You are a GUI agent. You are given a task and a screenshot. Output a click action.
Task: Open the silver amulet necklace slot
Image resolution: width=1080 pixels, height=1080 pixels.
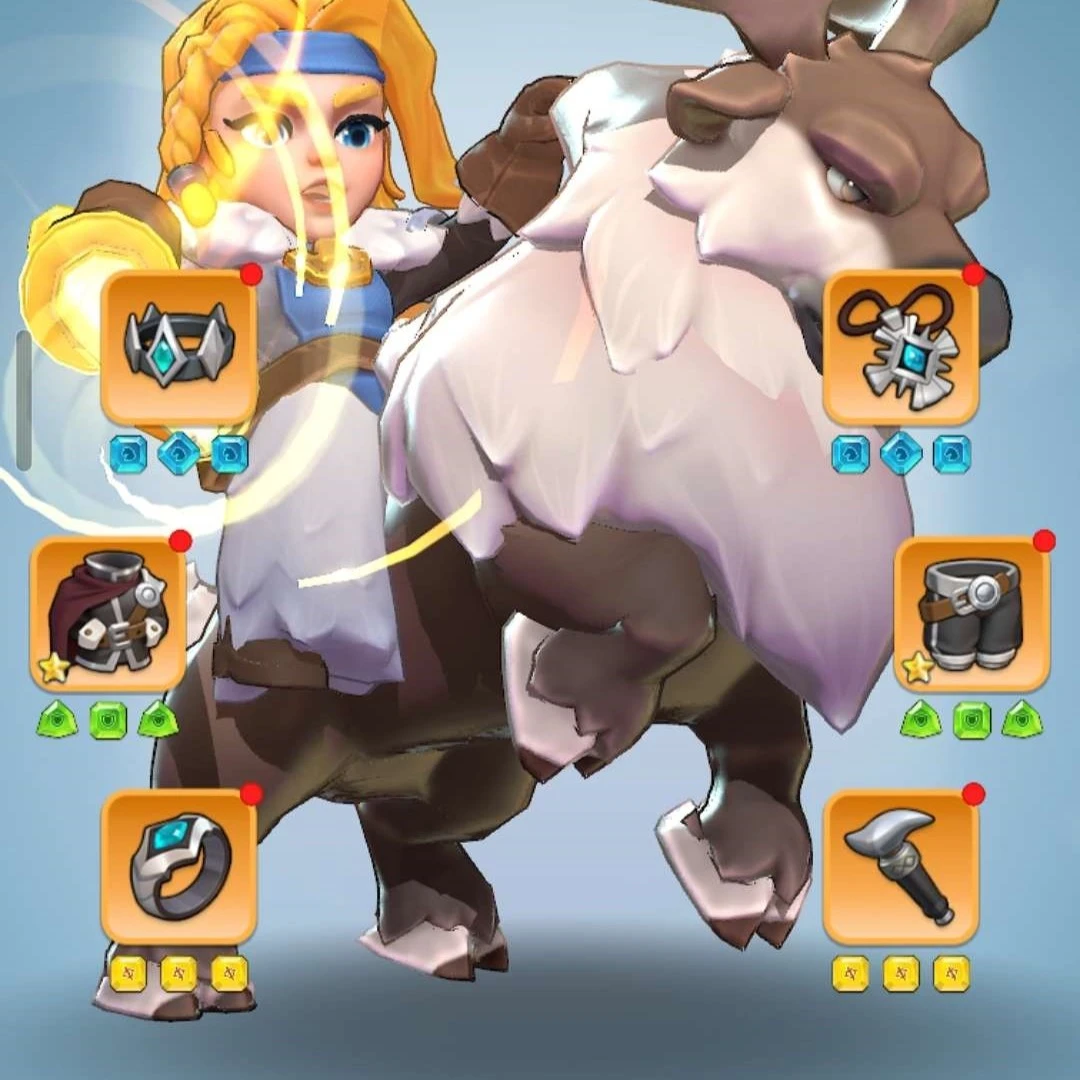click(900, 347)
